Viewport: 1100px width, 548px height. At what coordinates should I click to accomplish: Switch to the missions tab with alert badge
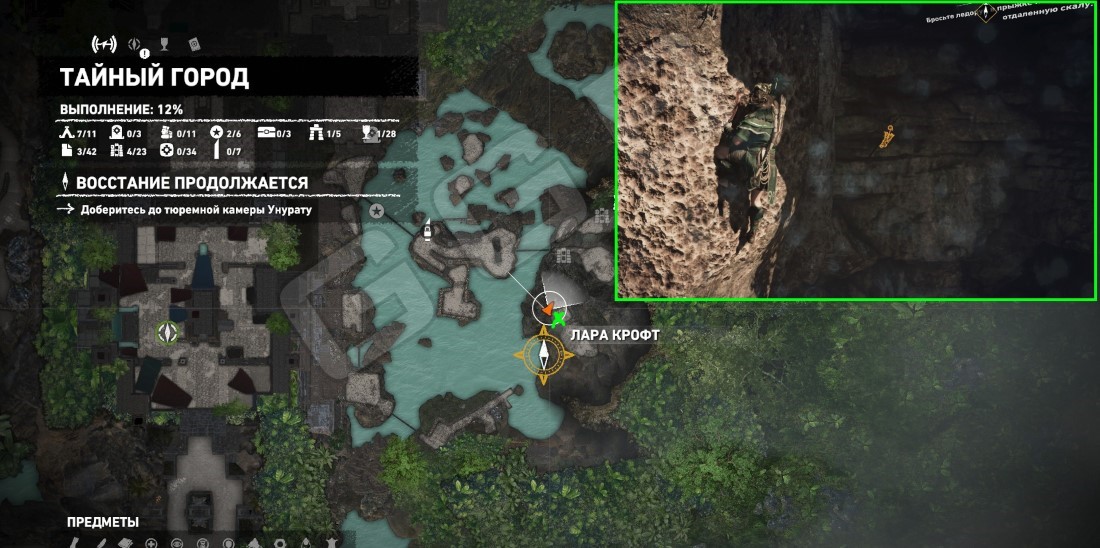click(138, 44)
